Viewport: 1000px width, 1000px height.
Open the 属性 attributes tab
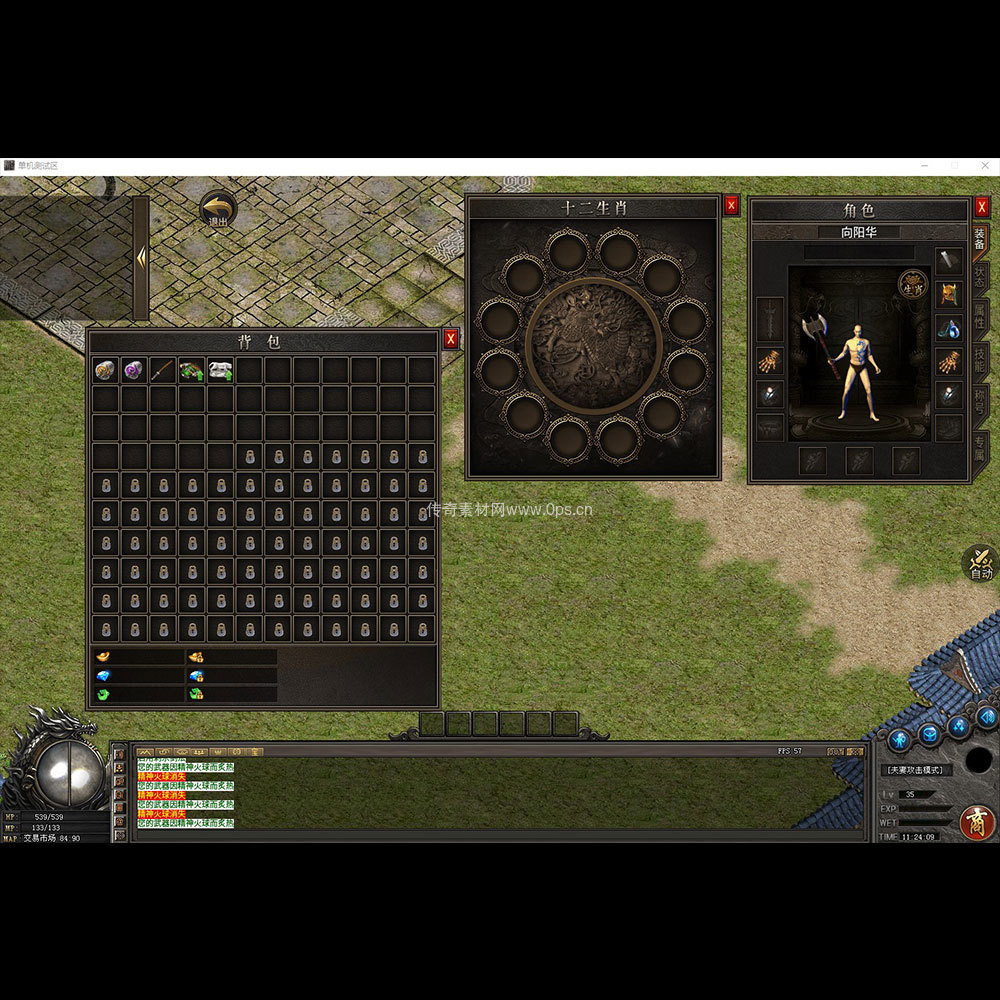(x=981, y=318)
